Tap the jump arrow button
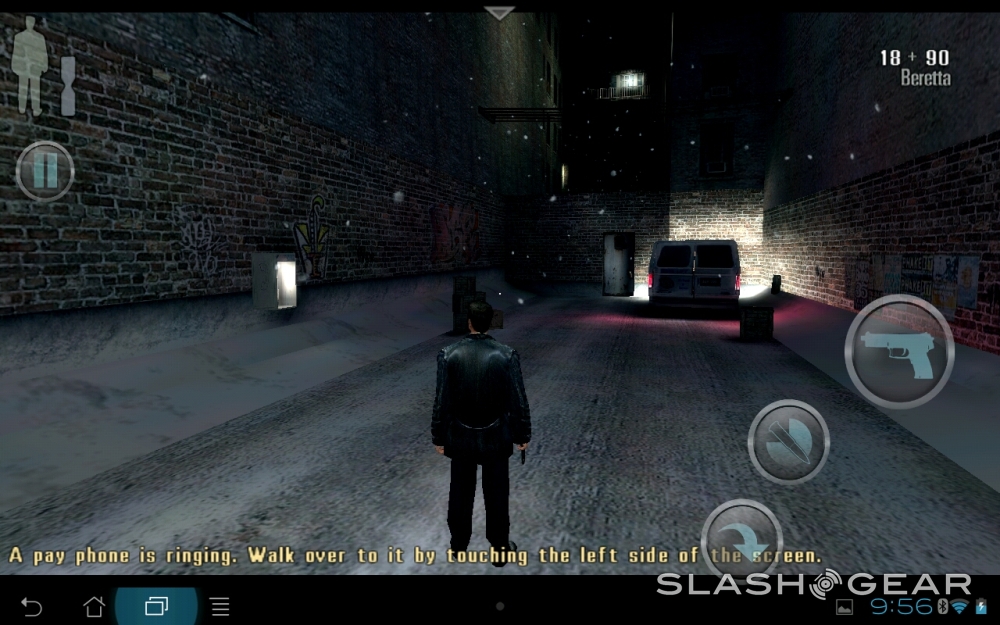This screenshot has height=625, width=1000. (x=742, y=533)
